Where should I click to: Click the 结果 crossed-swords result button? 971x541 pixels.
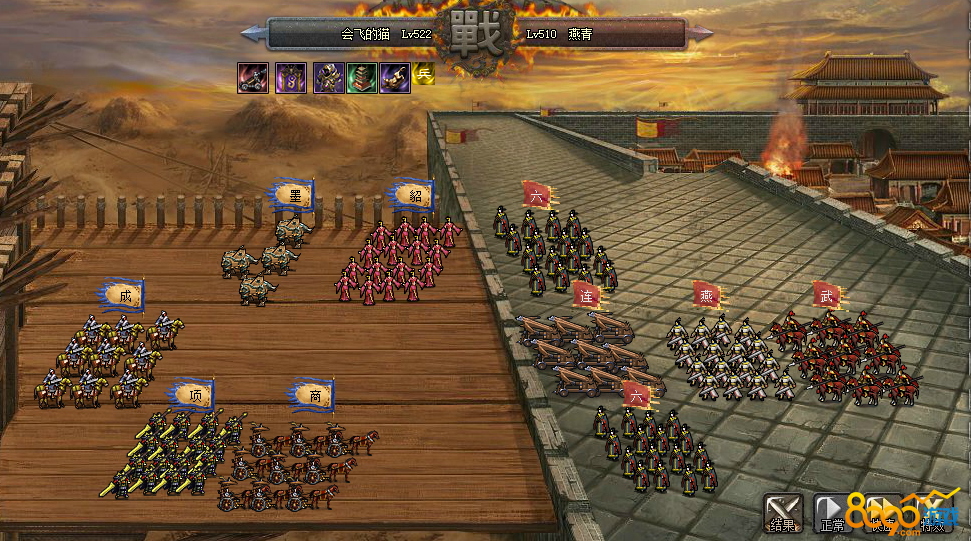tap(783, 511)
